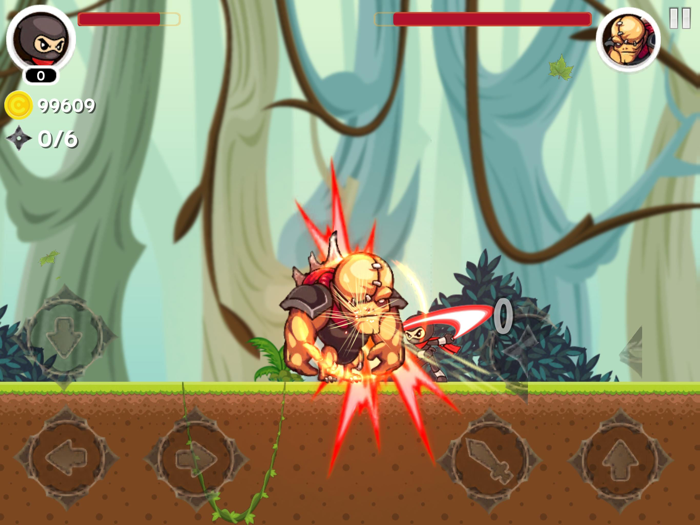Pause the game with the pause button
The height and width of the screenshot is (525, 700).
coord(679,18)
